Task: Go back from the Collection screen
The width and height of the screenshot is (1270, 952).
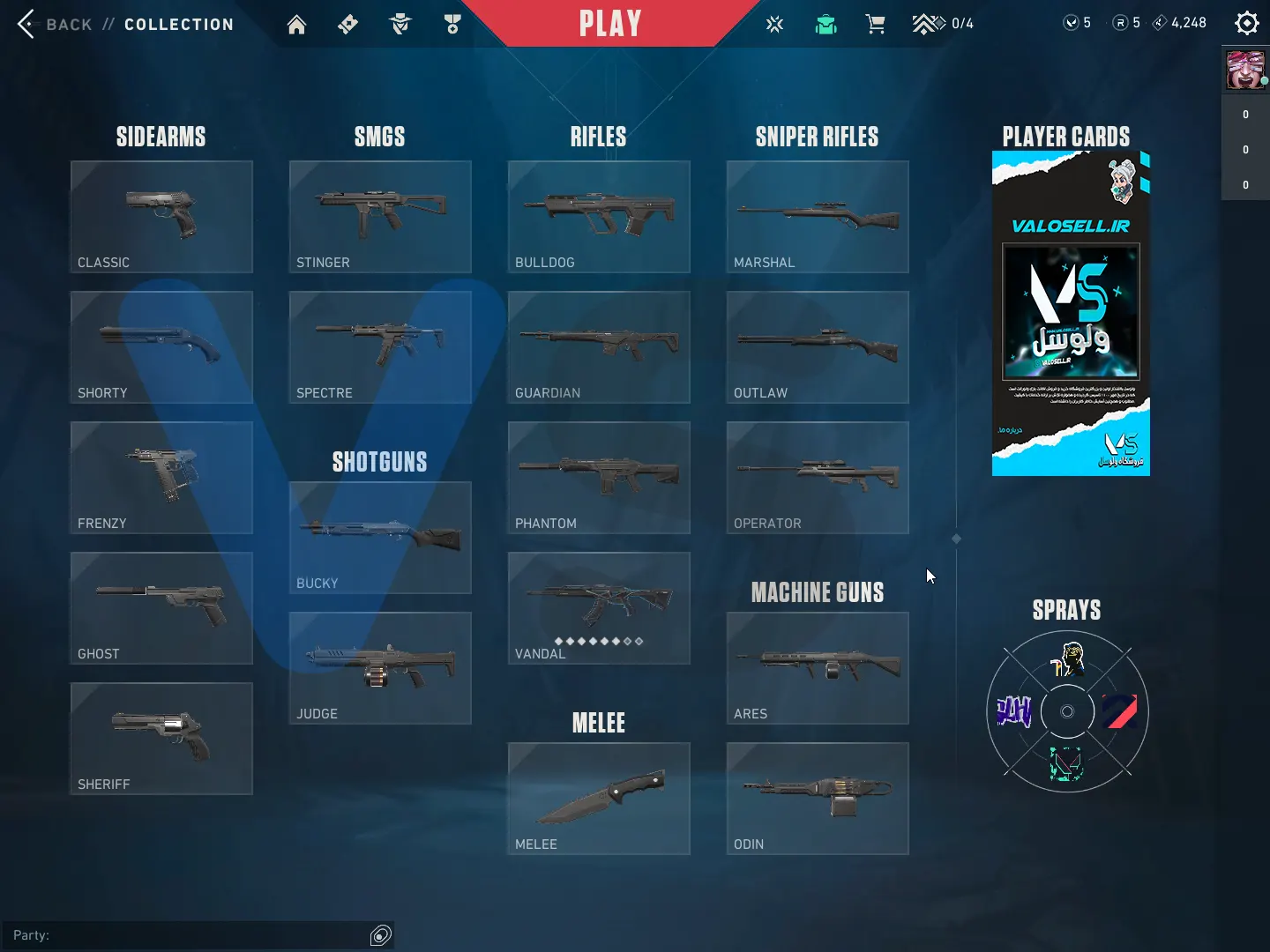Action: coord(55,24)
